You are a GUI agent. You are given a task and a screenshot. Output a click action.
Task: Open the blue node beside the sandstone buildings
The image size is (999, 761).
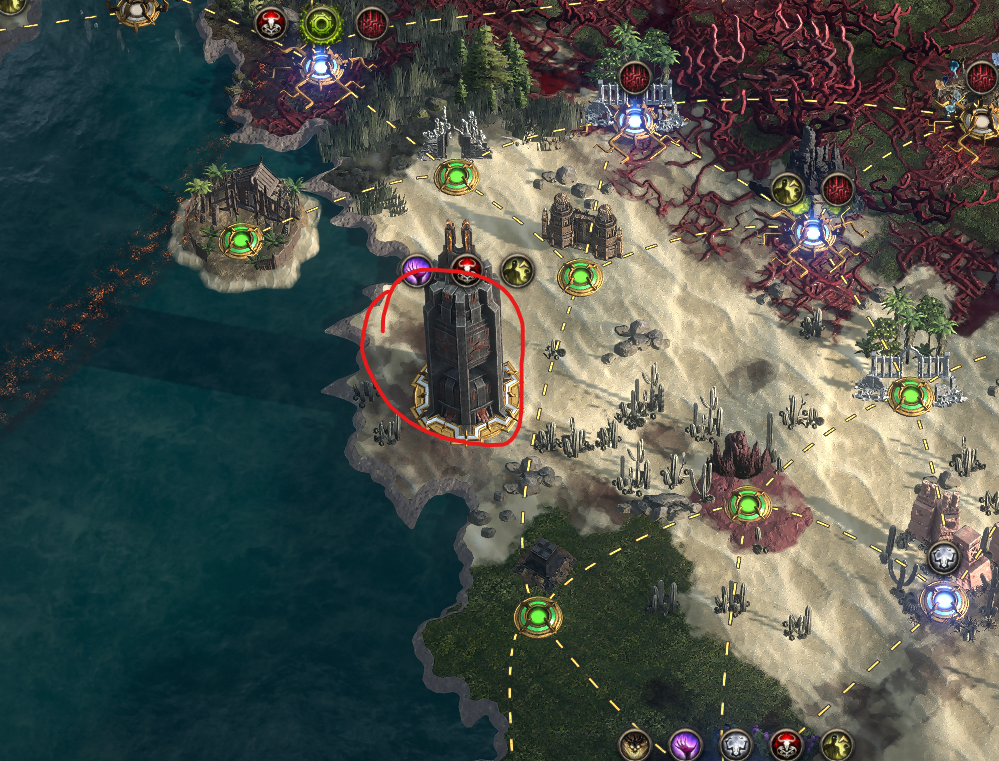click(x=943, y=601)
